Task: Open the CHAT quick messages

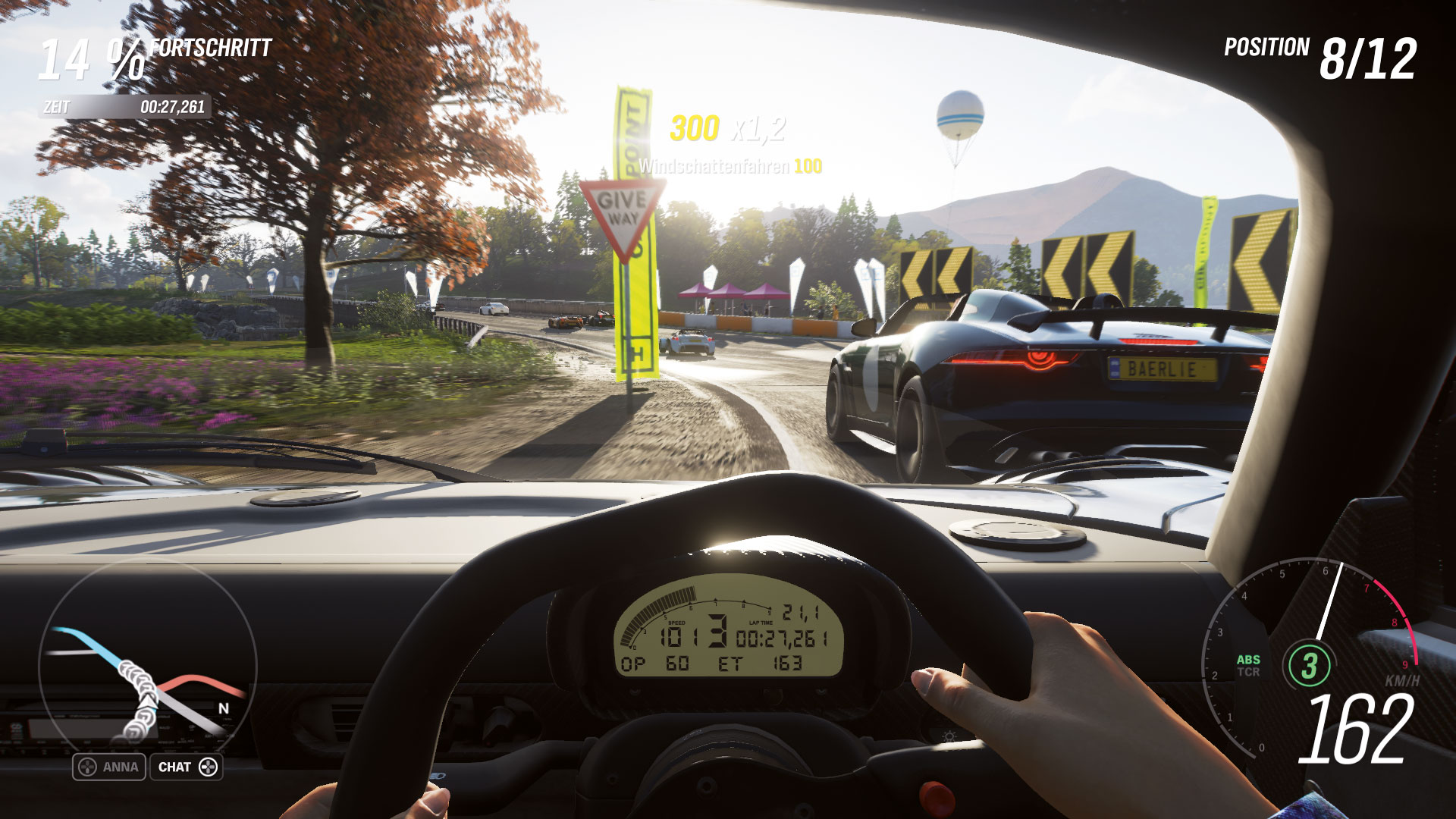Action: (187, 767)
